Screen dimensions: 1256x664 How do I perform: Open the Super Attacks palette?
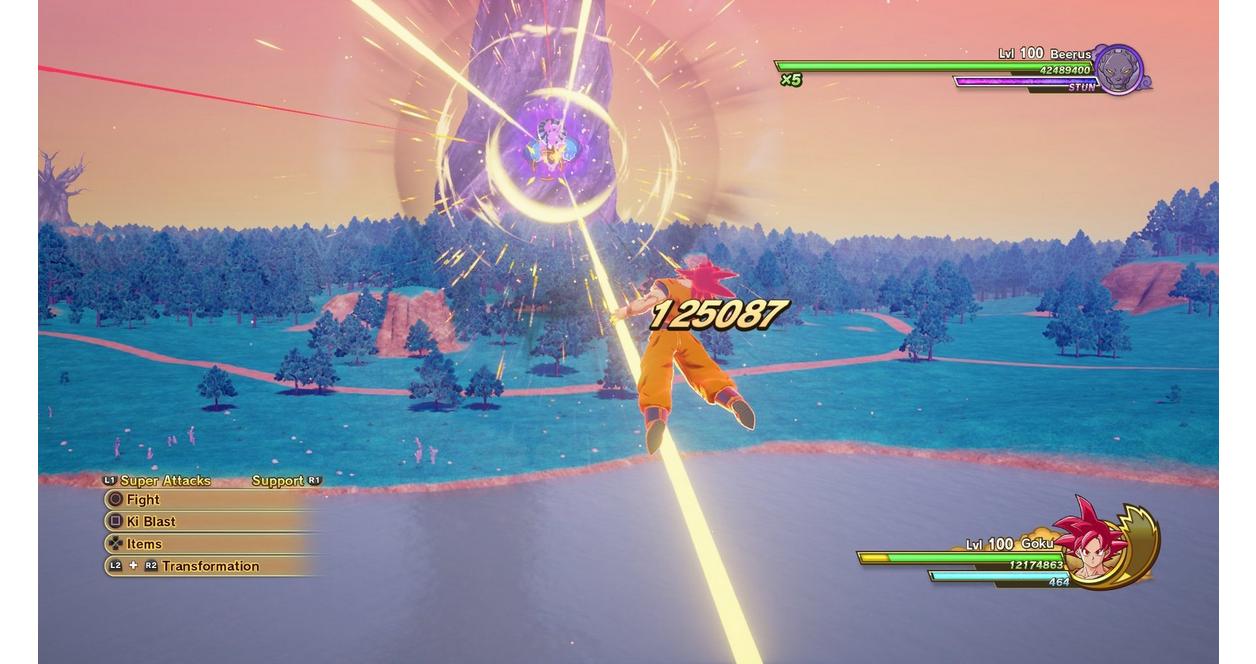[164, 481]
